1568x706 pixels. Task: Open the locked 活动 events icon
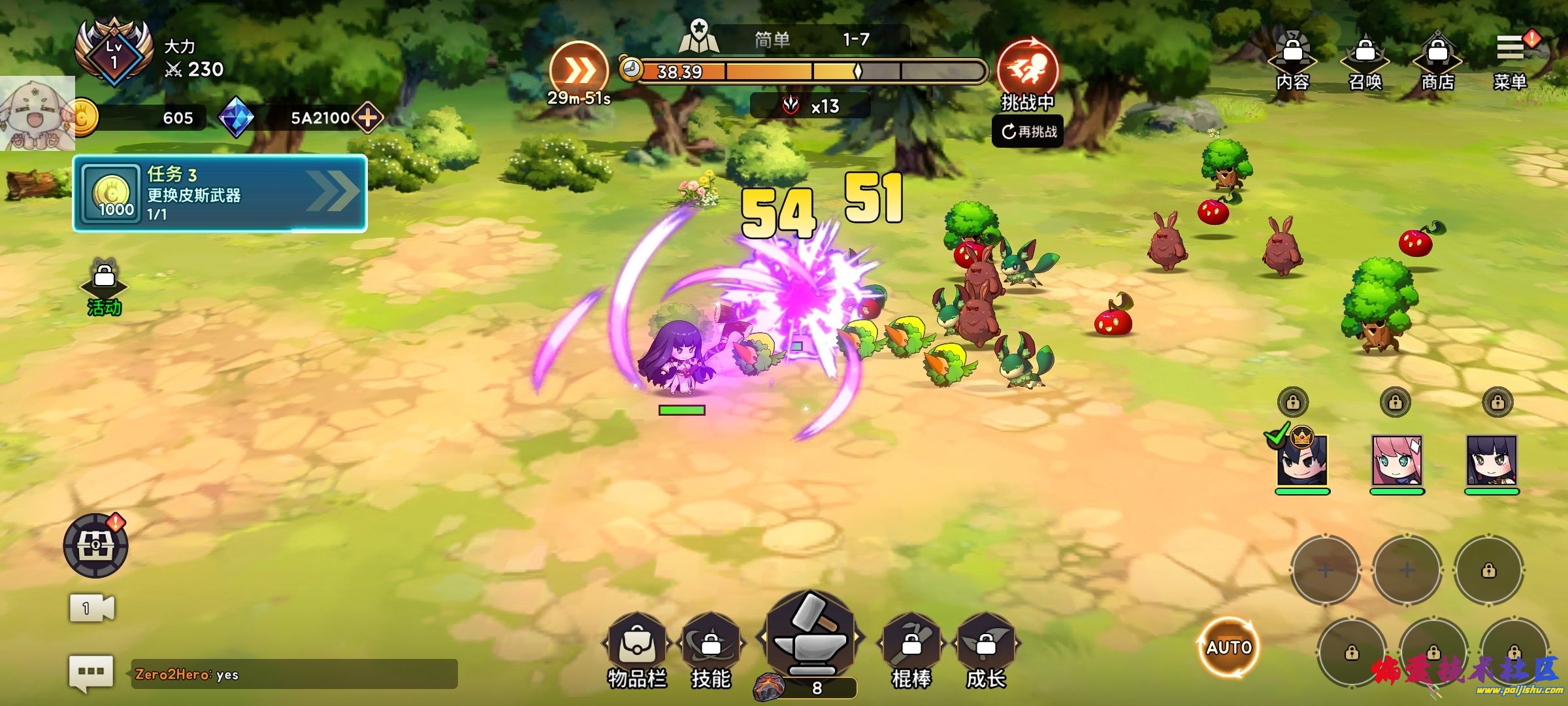105,288
